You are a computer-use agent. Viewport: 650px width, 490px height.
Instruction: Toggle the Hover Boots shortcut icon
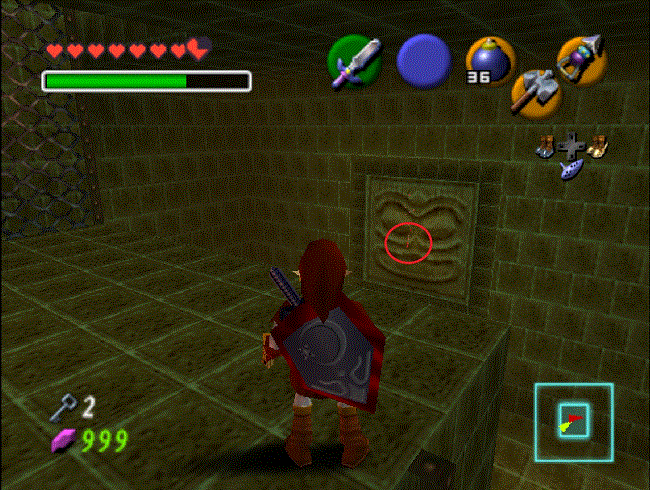[x=598, y=146]
